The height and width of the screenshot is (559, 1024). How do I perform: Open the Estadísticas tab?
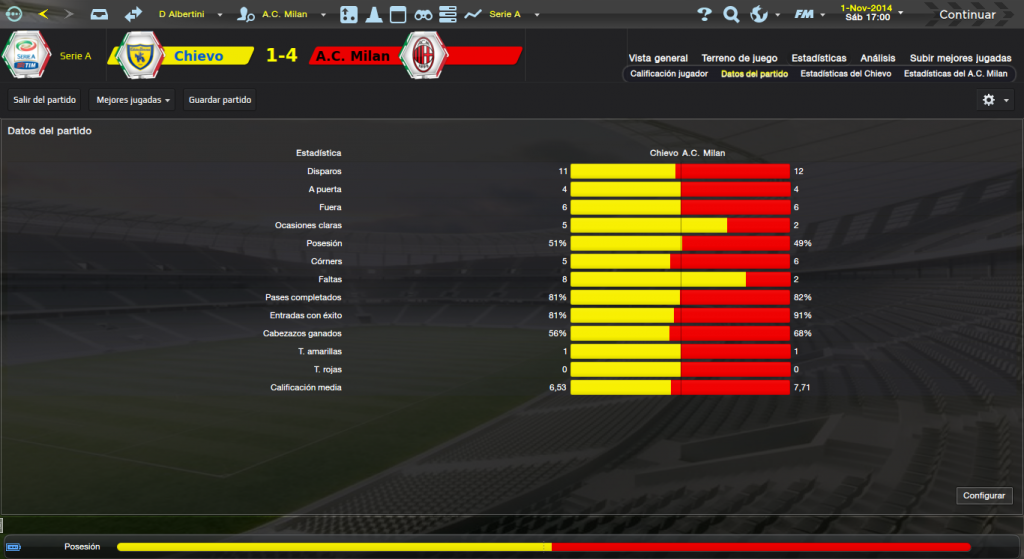click(818, 58)
